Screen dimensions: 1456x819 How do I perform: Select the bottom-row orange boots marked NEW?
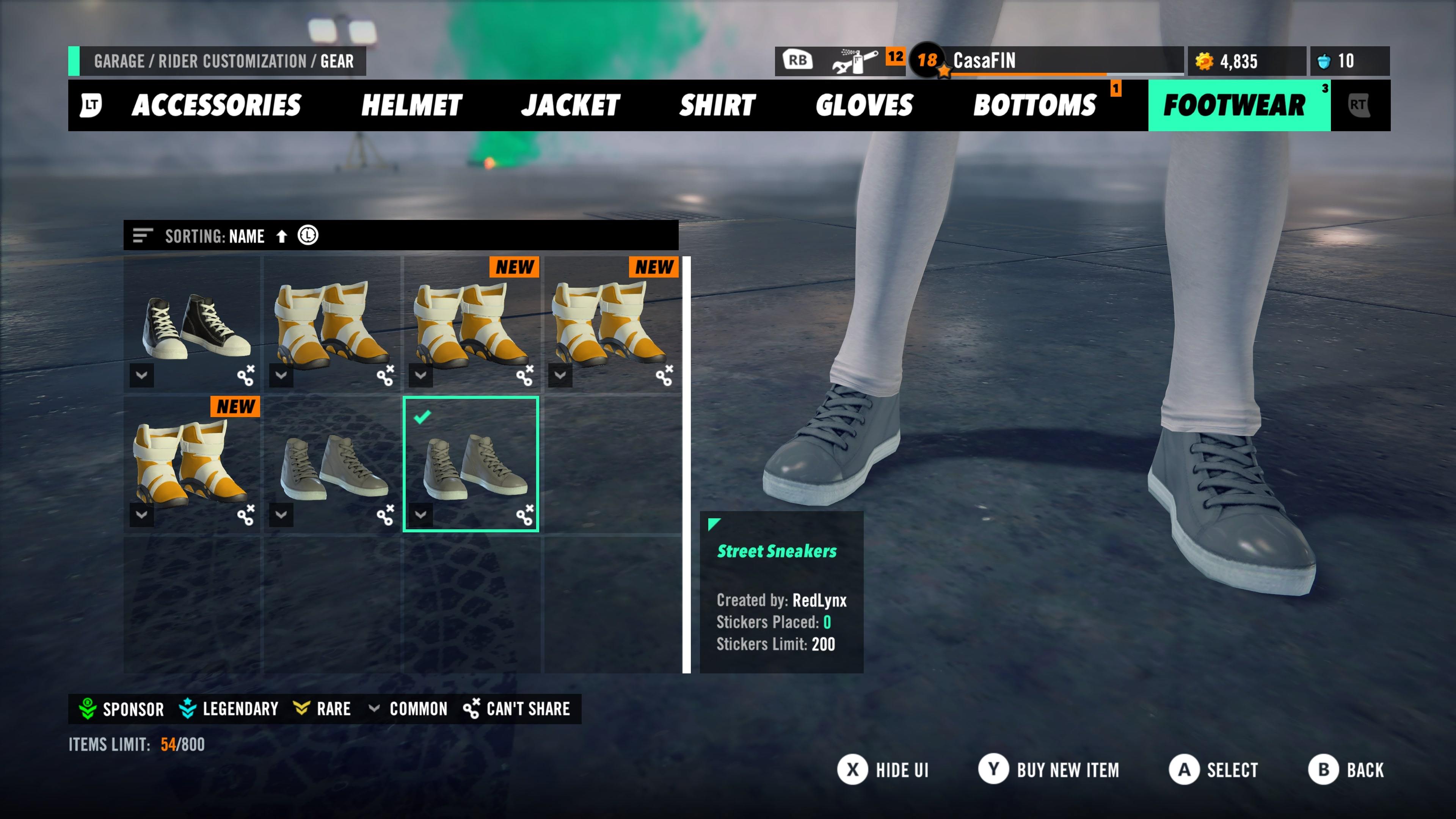click(x=192, y=464)
